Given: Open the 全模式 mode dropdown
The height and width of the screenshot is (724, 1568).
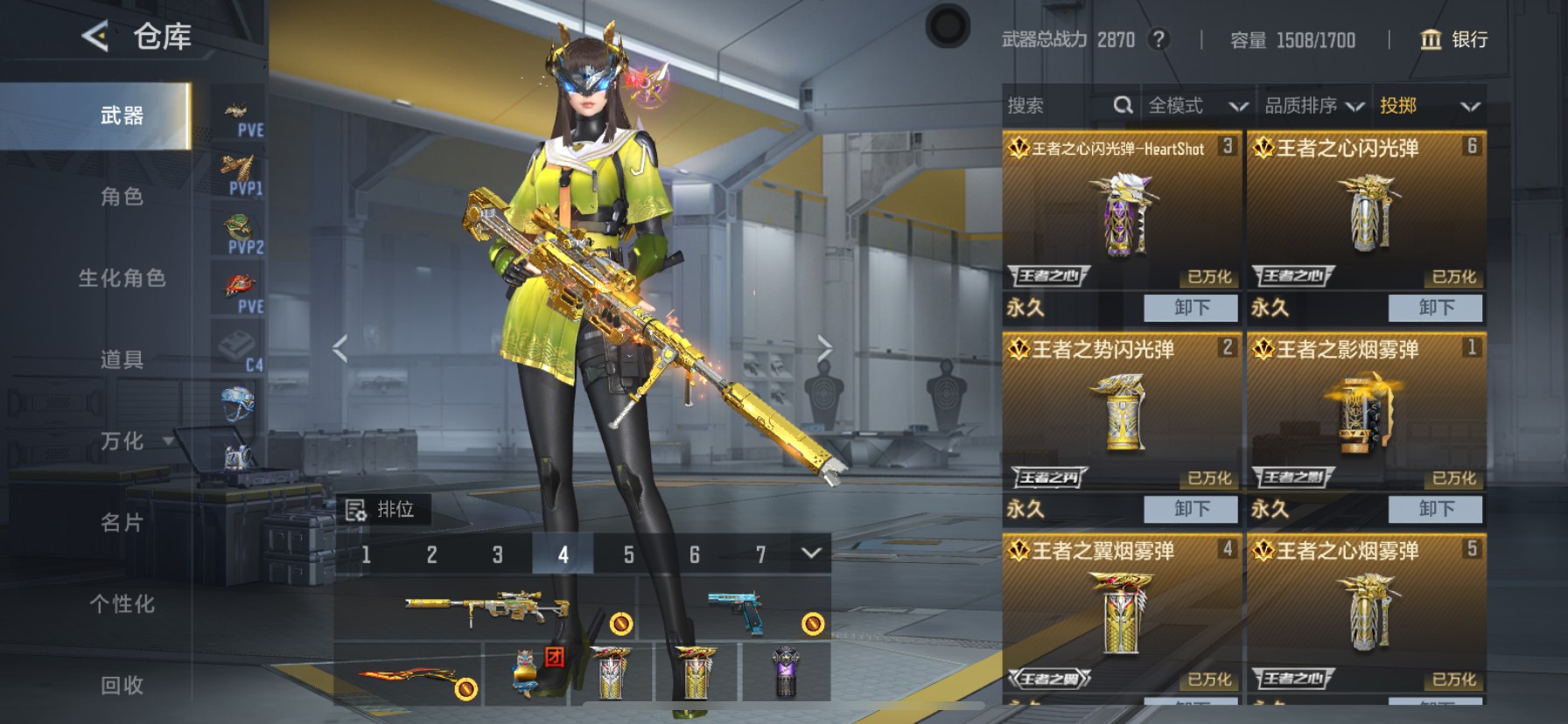Looking at the screenshot, I should tap(1196, 106).
